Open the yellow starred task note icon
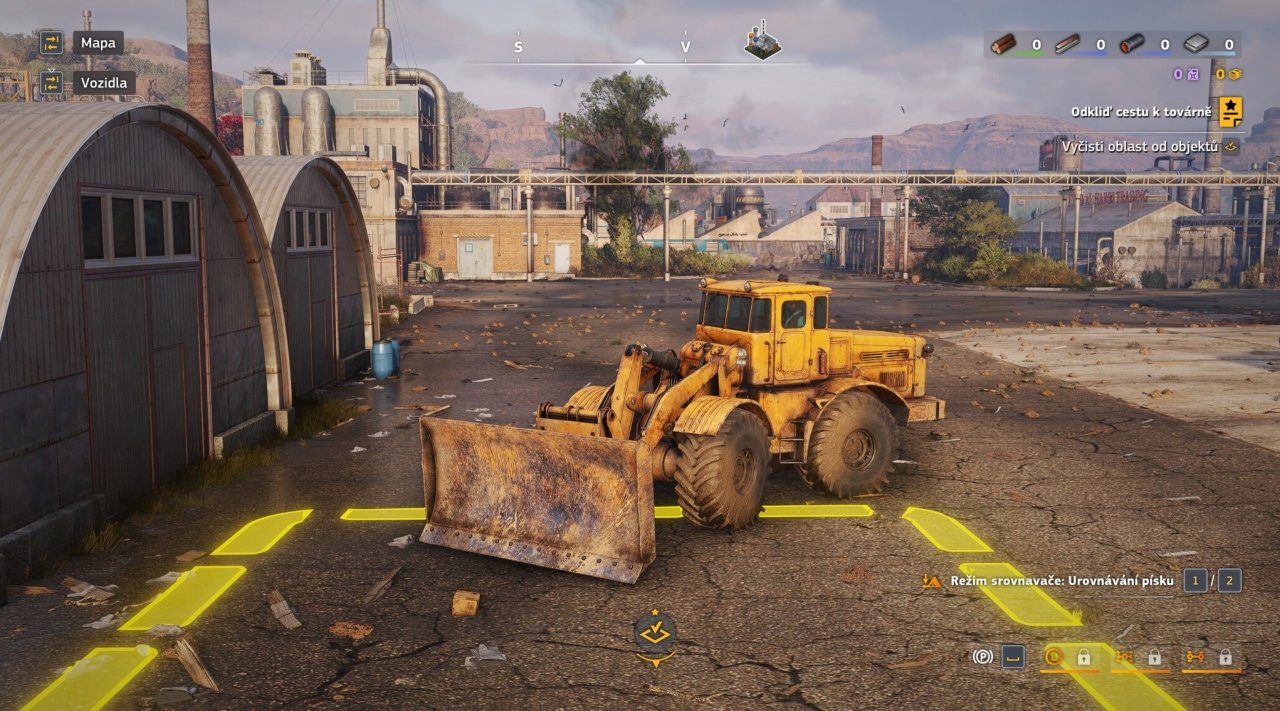Viewport: 1280px width, 711px height. [1230, 111]
